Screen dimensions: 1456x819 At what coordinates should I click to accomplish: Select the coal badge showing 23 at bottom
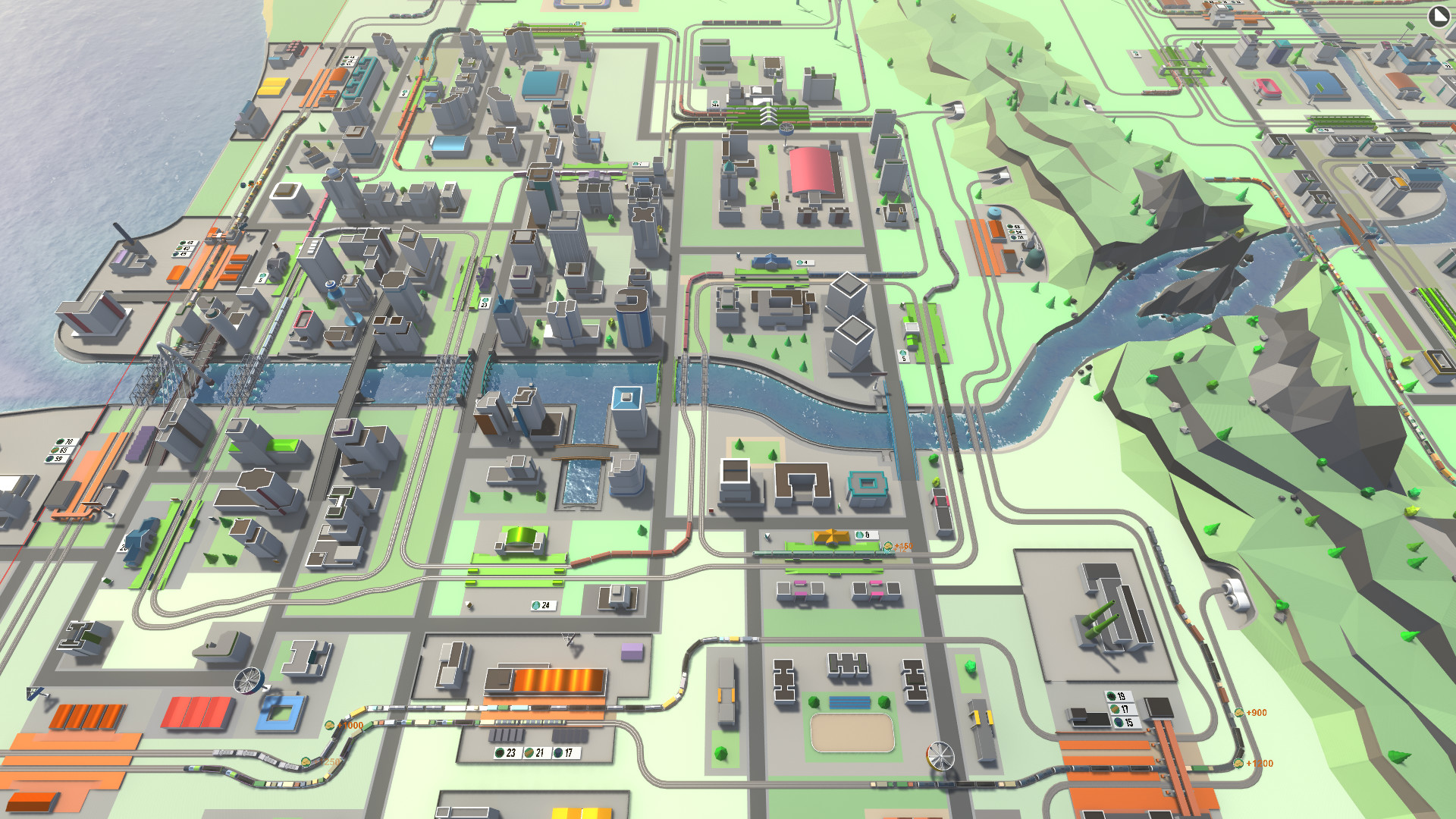point(505,752)
